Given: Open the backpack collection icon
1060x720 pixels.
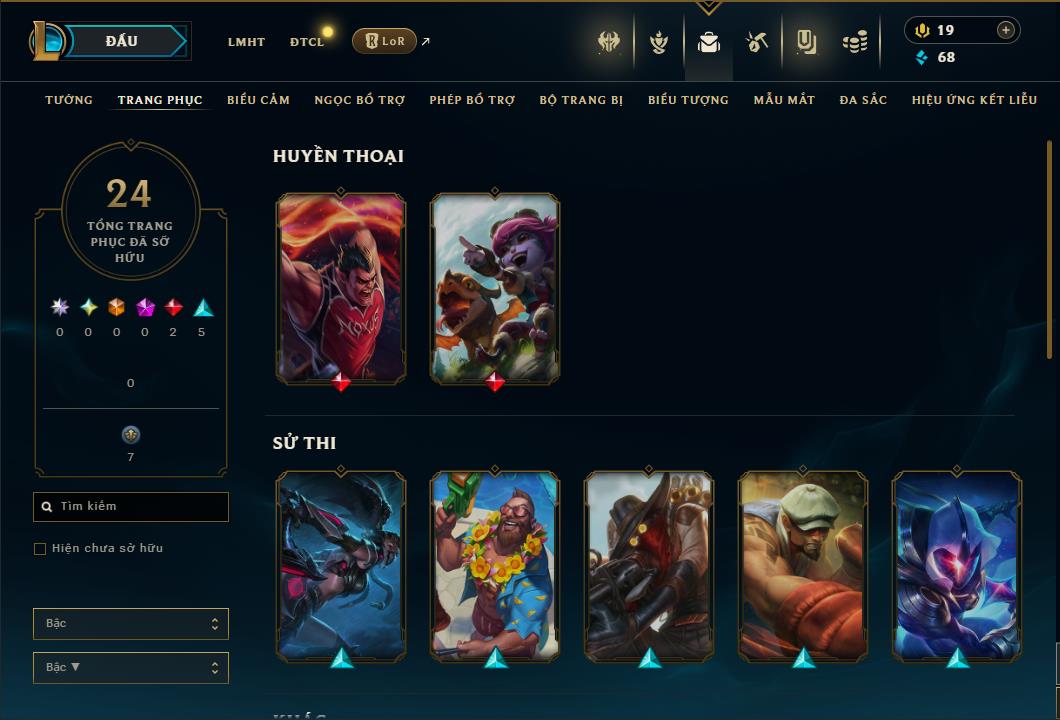Looking at the screenshot, I should click(x=709, y=42).
